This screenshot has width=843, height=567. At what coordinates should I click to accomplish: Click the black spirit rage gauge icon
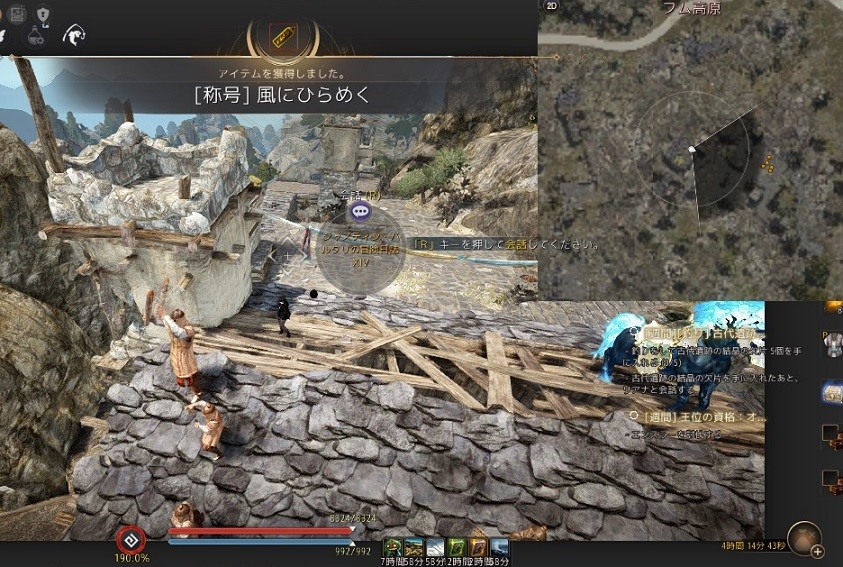(130, 535)
